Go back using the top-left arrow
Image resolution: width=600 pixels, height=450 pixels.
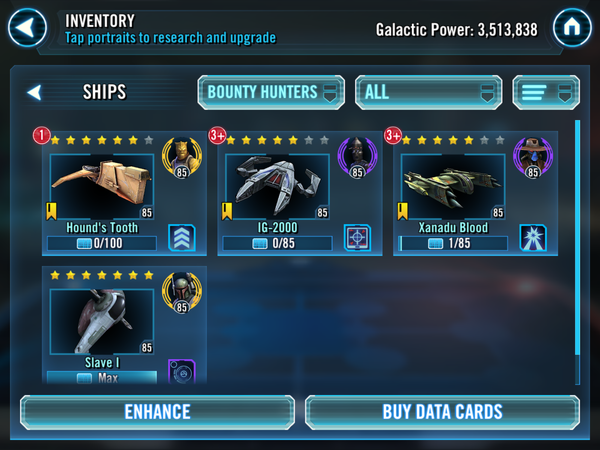27,27
